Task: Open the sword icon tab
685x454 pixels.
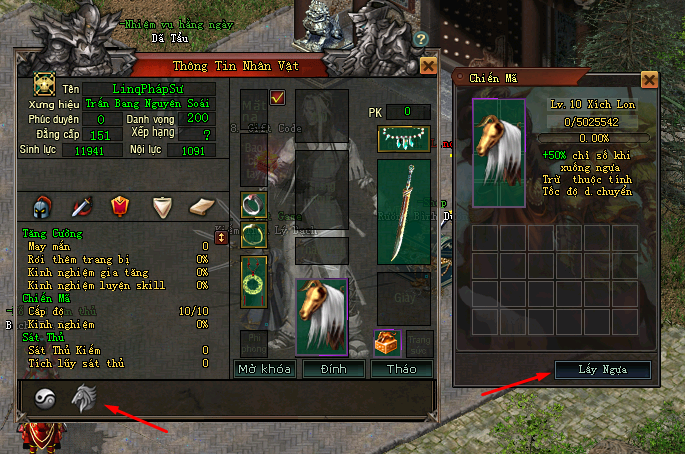Action: [82, 206]
